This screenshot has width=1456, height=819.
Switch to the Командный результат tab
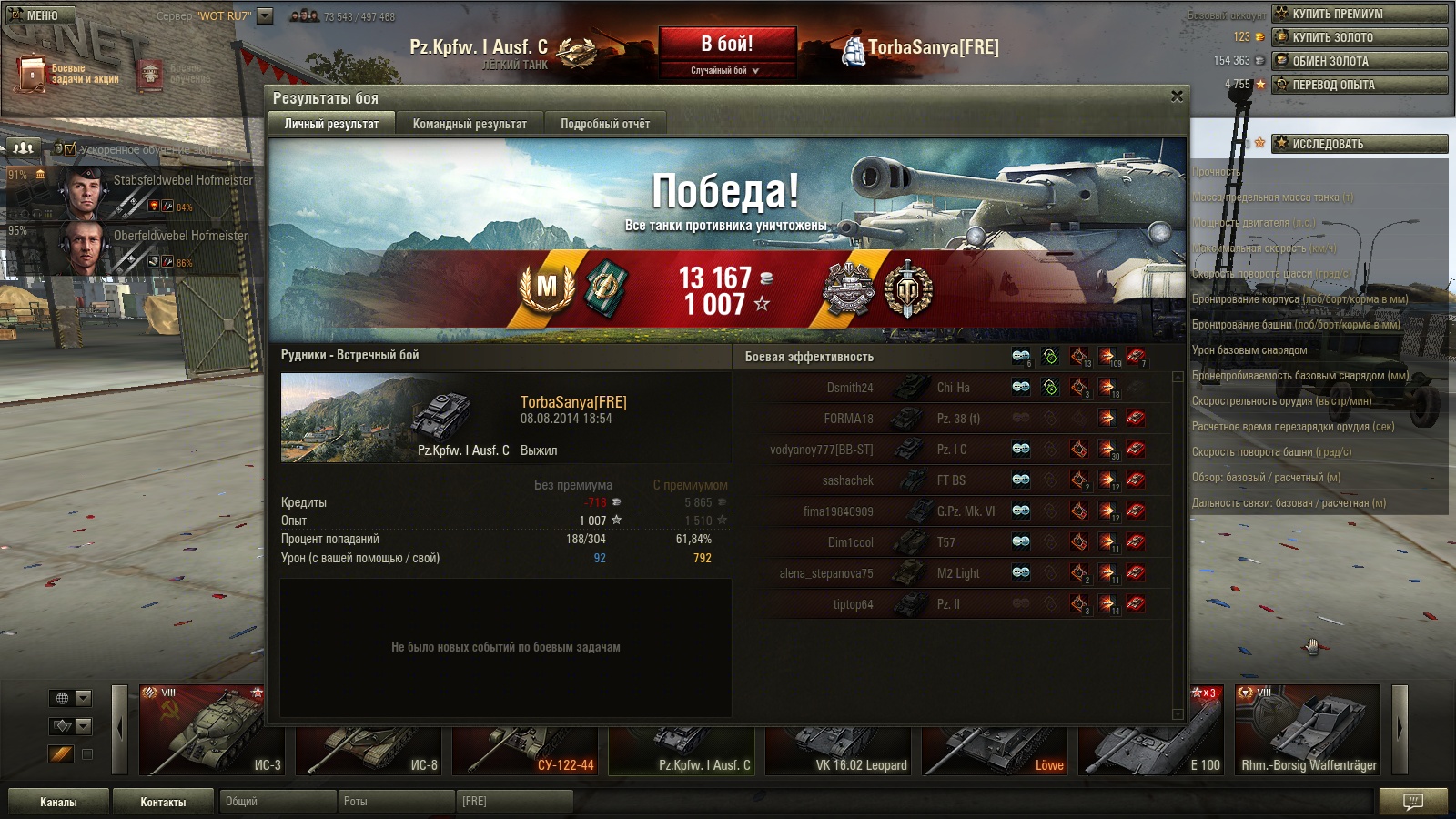(470, 124)
